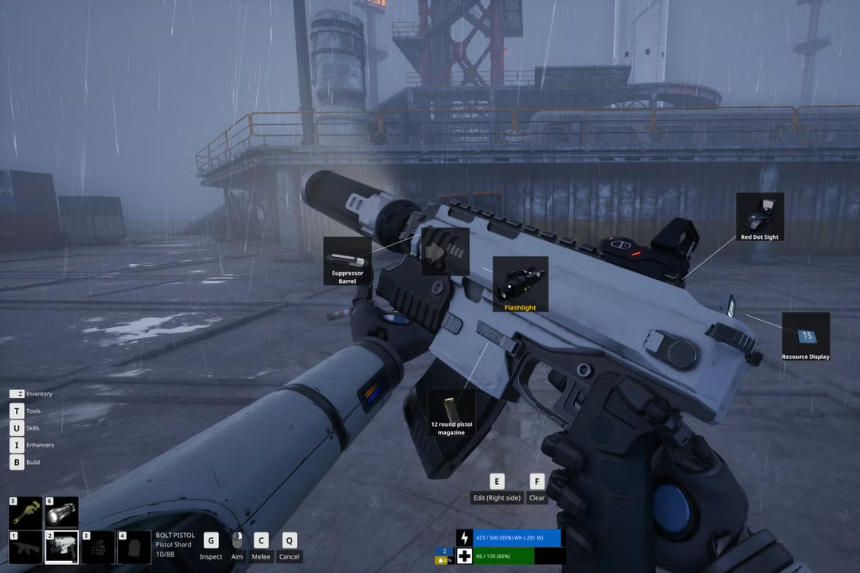860x573 pixels.
Task: Choose the Flashlight attachment on the pistol
Action: point(520,283)
